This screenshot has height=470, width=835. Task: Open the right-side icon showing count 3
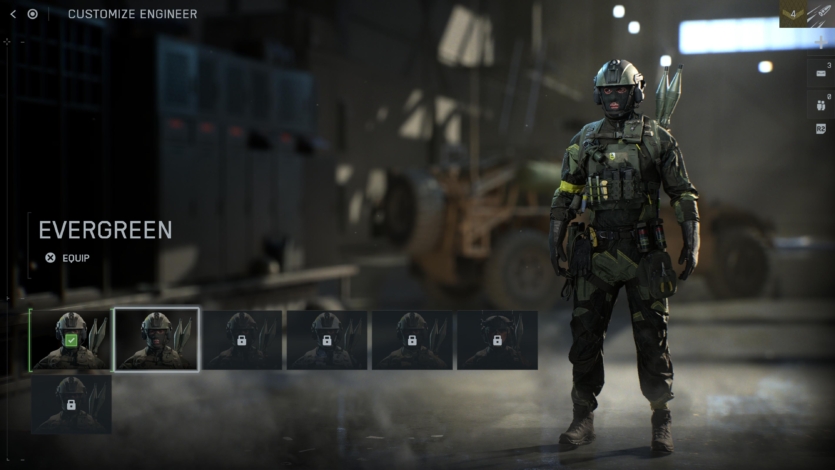[x=822, y=73]
